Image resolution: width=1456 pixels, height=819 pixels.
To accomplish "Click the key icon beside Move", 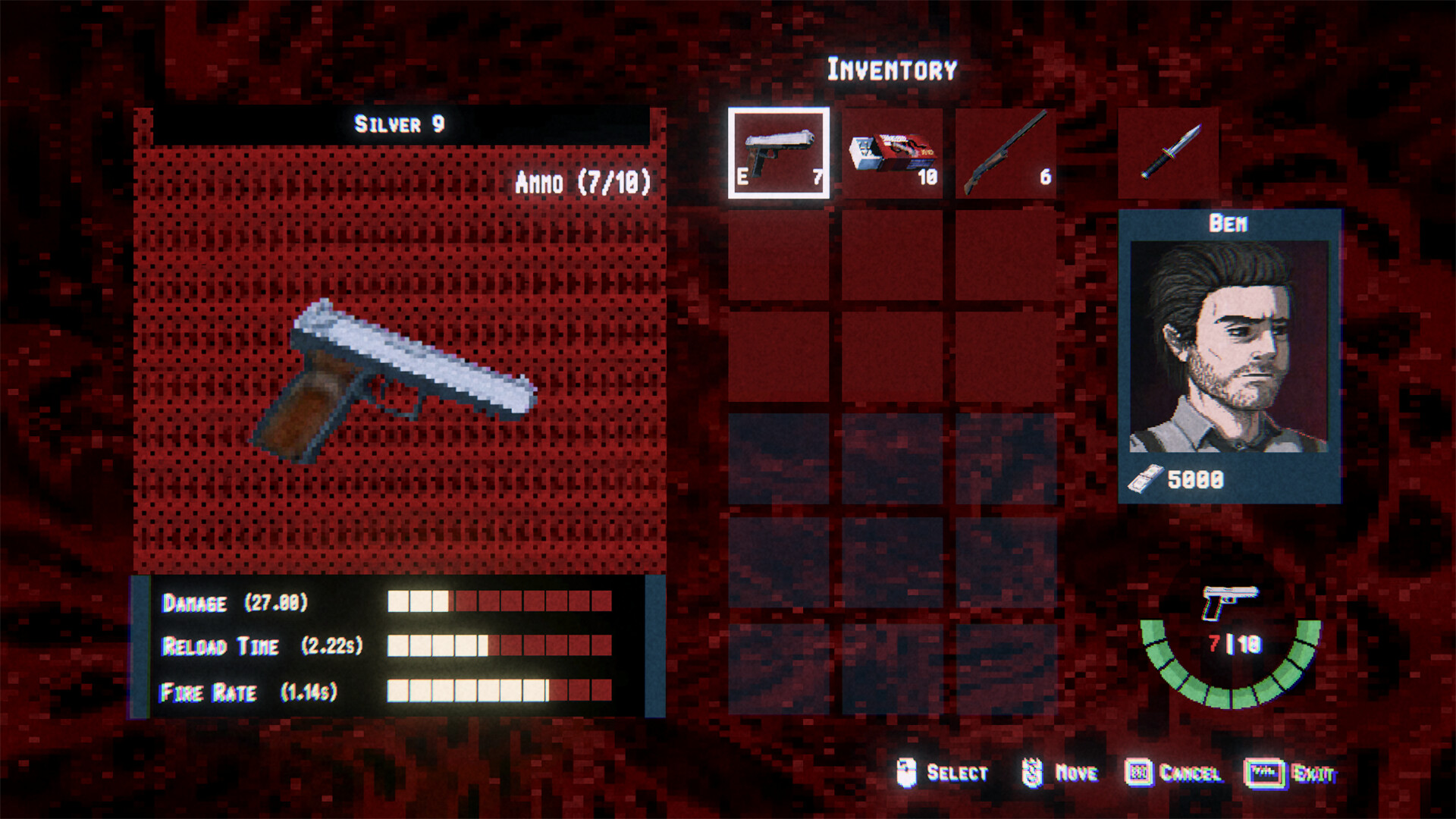I will [x=1031, y=773].
